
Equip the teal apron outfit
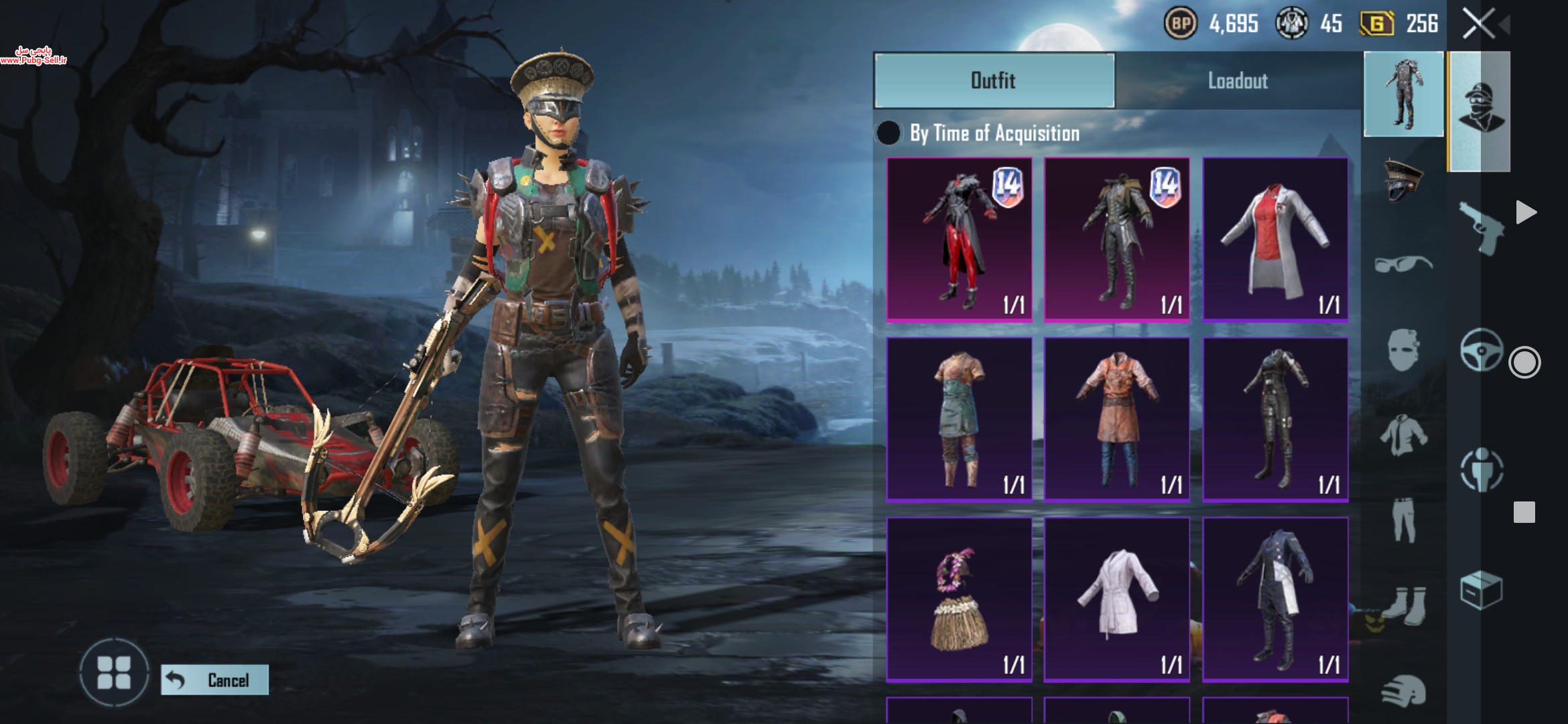(959, 419)
